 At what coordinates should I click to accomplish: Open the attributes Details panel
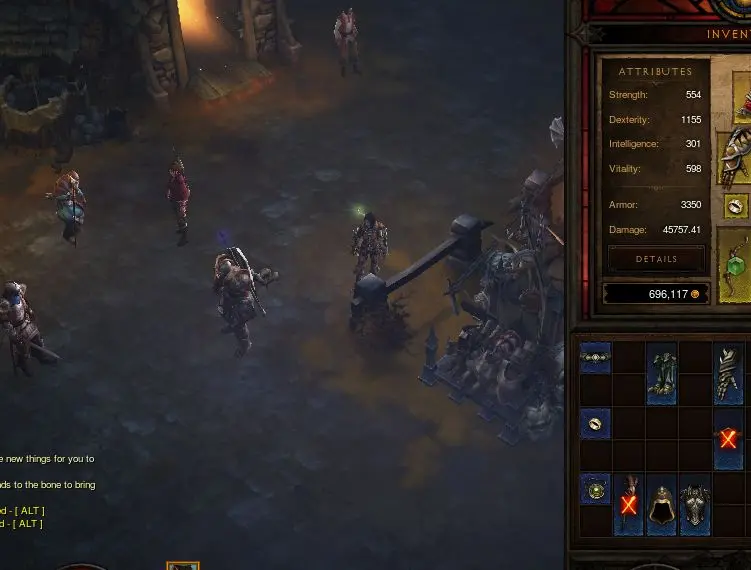point(656,259)
